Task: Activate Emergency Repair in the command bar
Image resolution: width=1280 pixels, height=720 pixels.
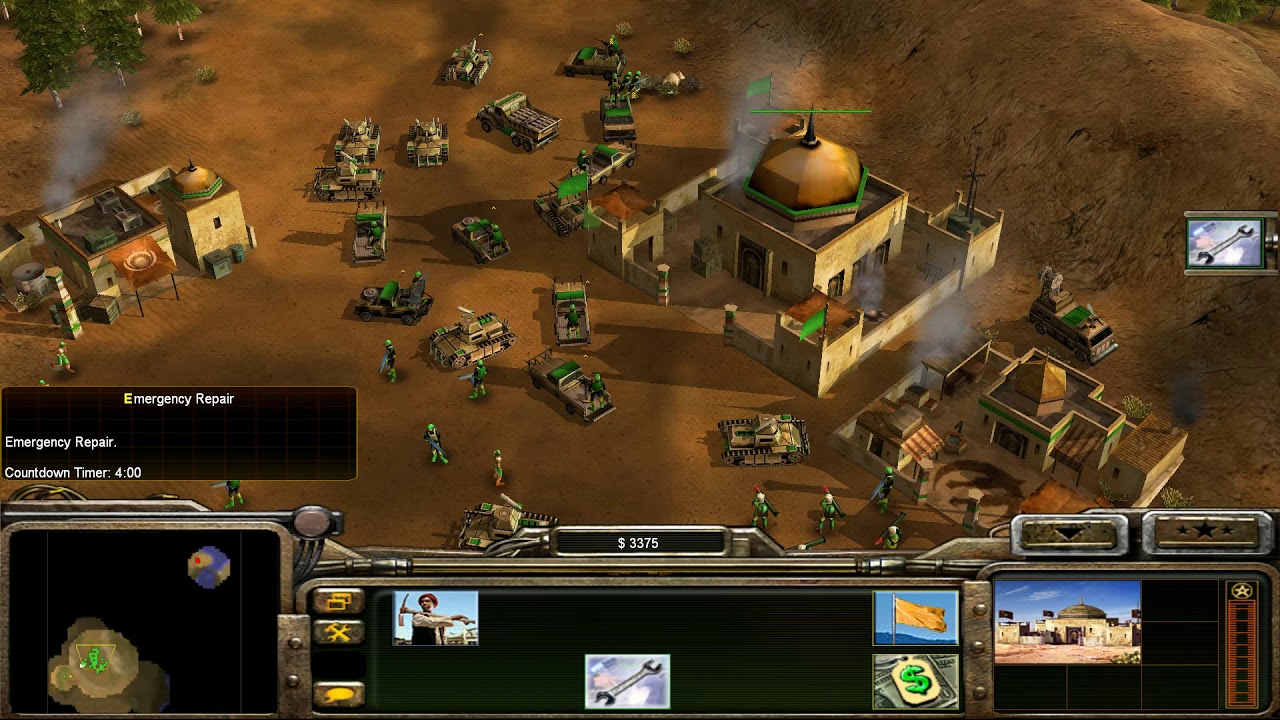Action: click(x=627, y=681)
